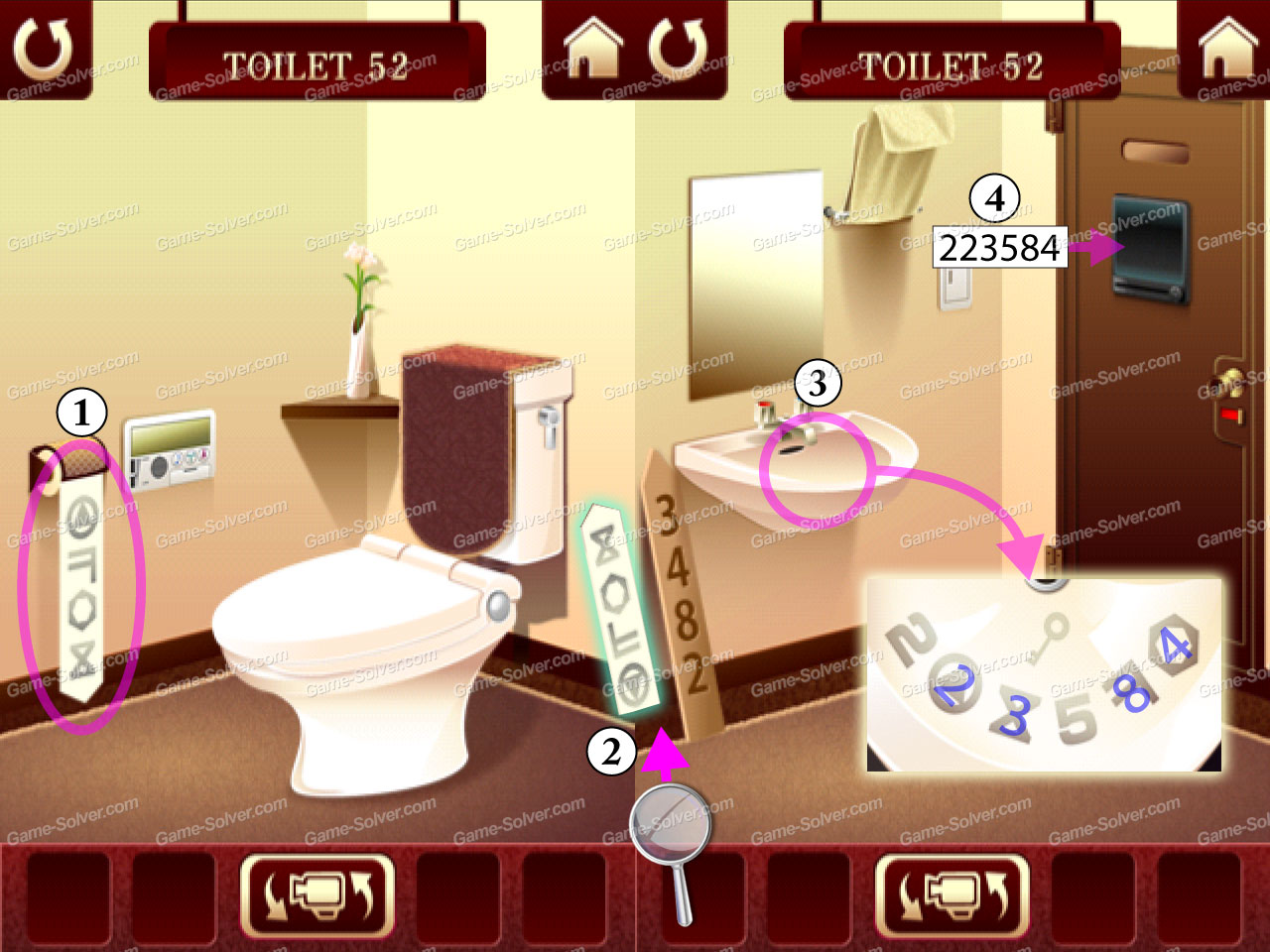Click the pink arrow pointing at the keypad
Image resolution: width=1270 pixels, height=952 pixels.
1094,247
